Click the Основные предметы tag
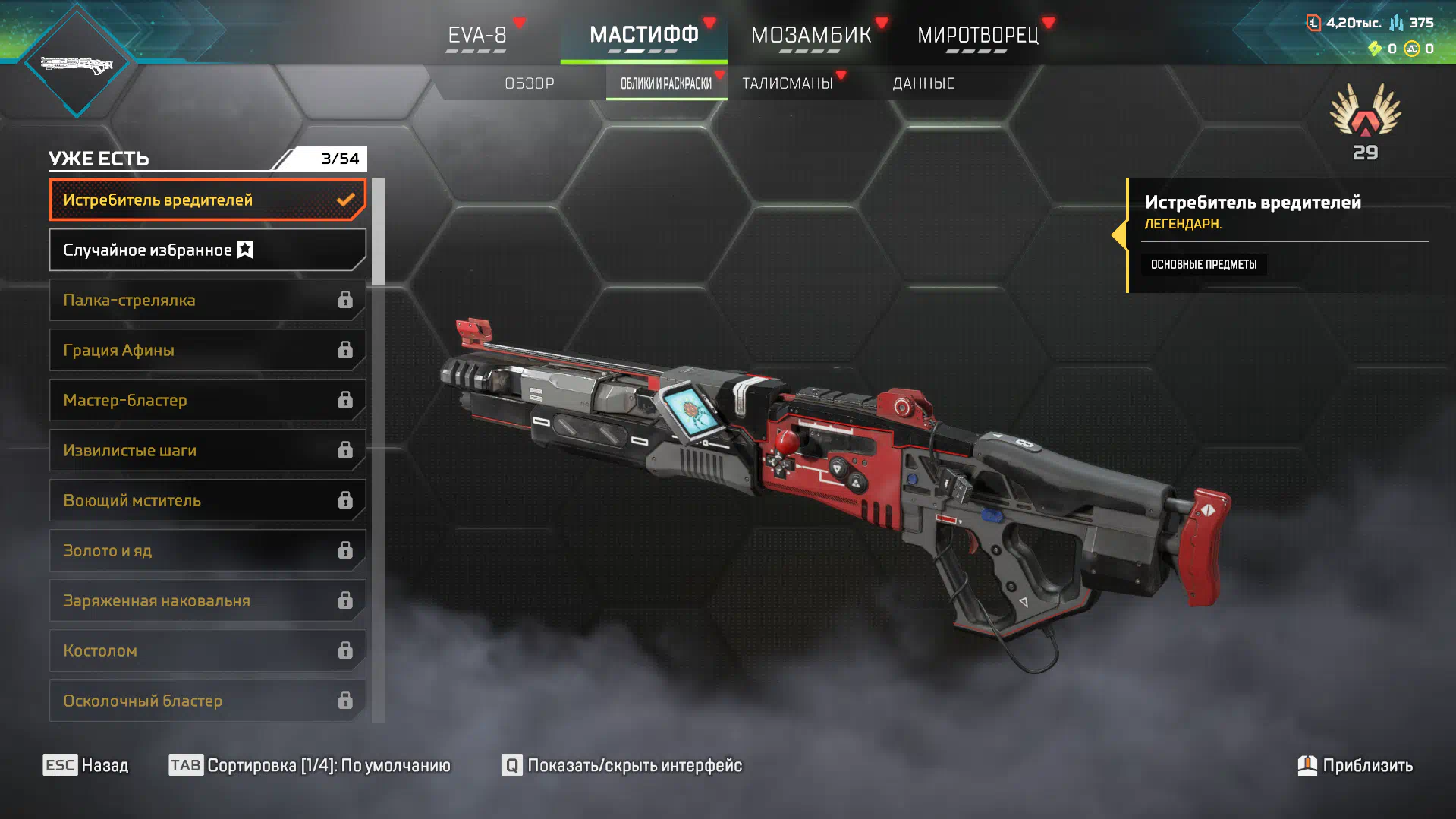The image size is (1456, 819). [x=1203, y=264]
